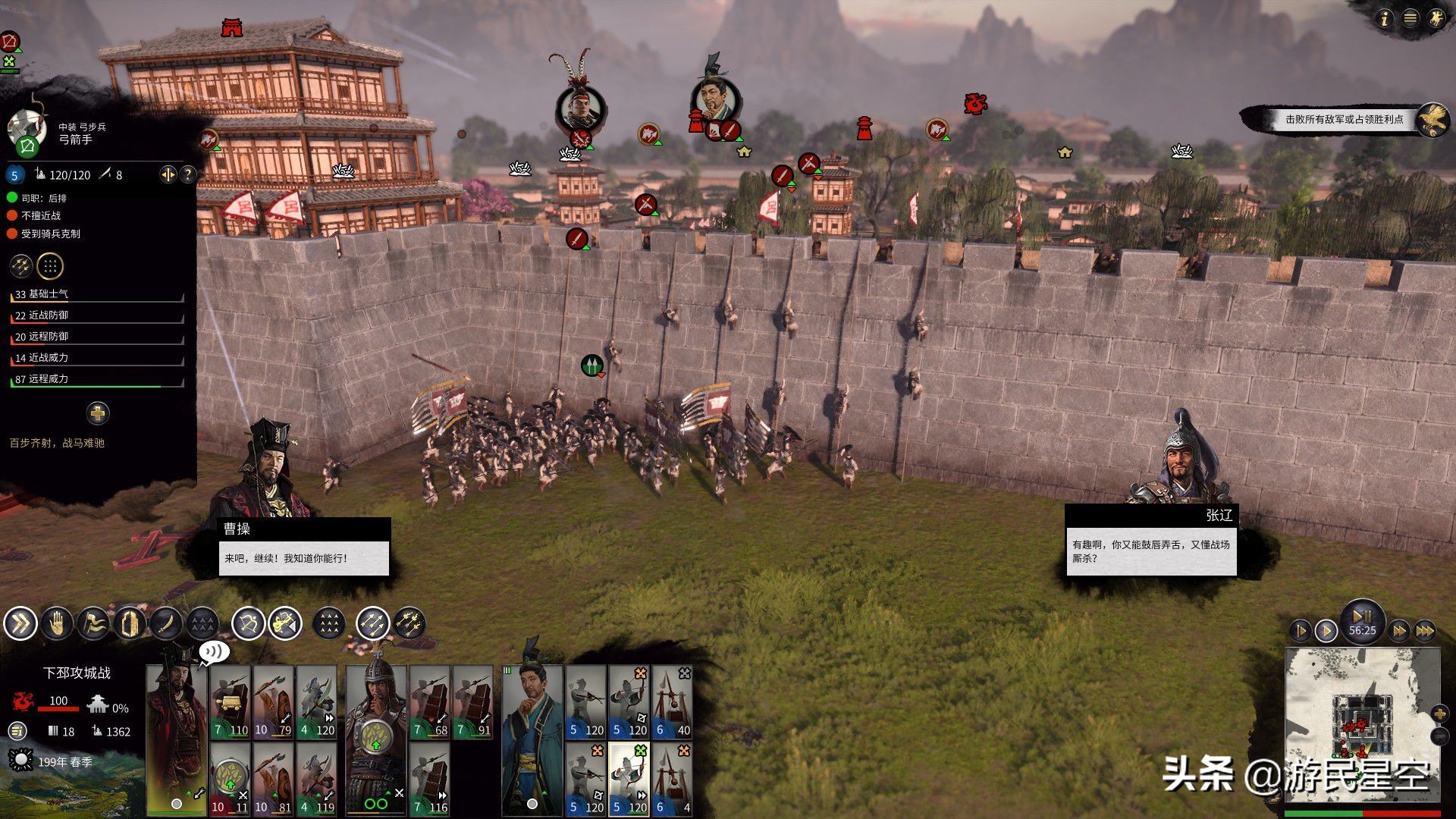
Task: Open the battle info button marked i
Action: click(1385, 18)
